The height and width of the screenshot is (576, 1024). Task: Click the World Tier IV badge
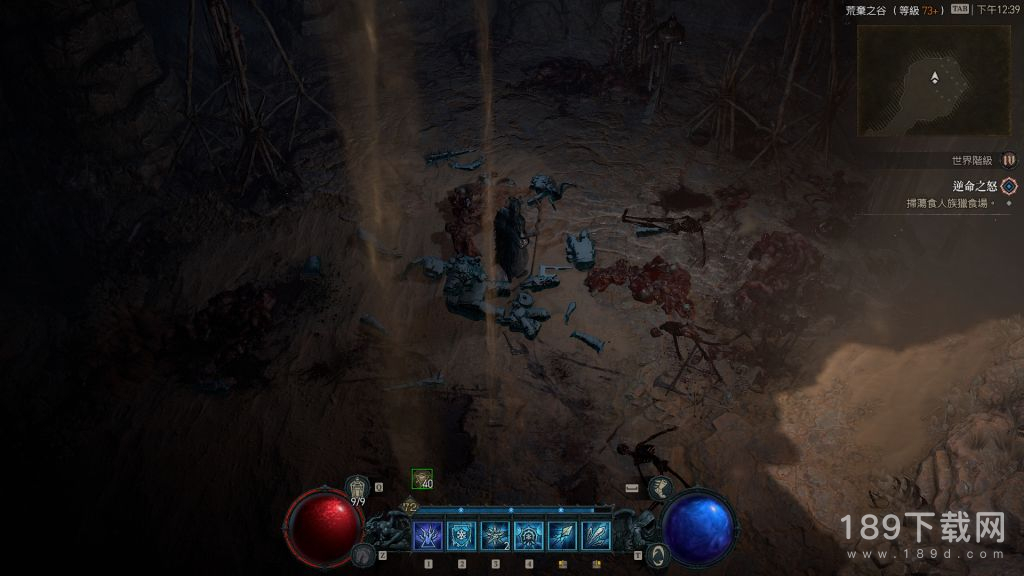(x=1008, y=160)
